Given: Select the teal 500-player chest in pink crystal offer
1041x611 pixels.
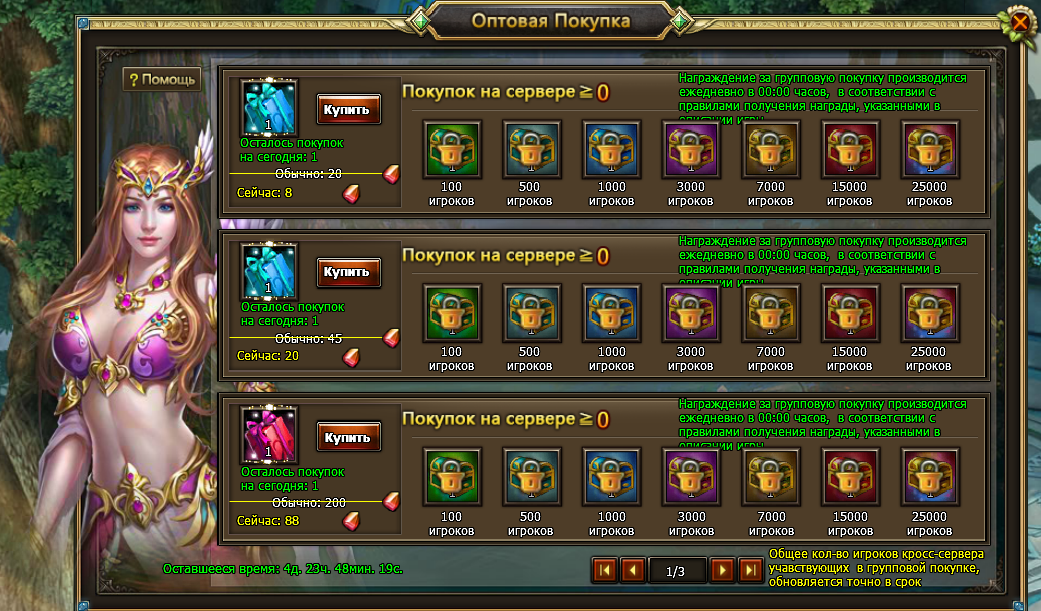Looking at the screenshot, I should [x=531, y=476].
